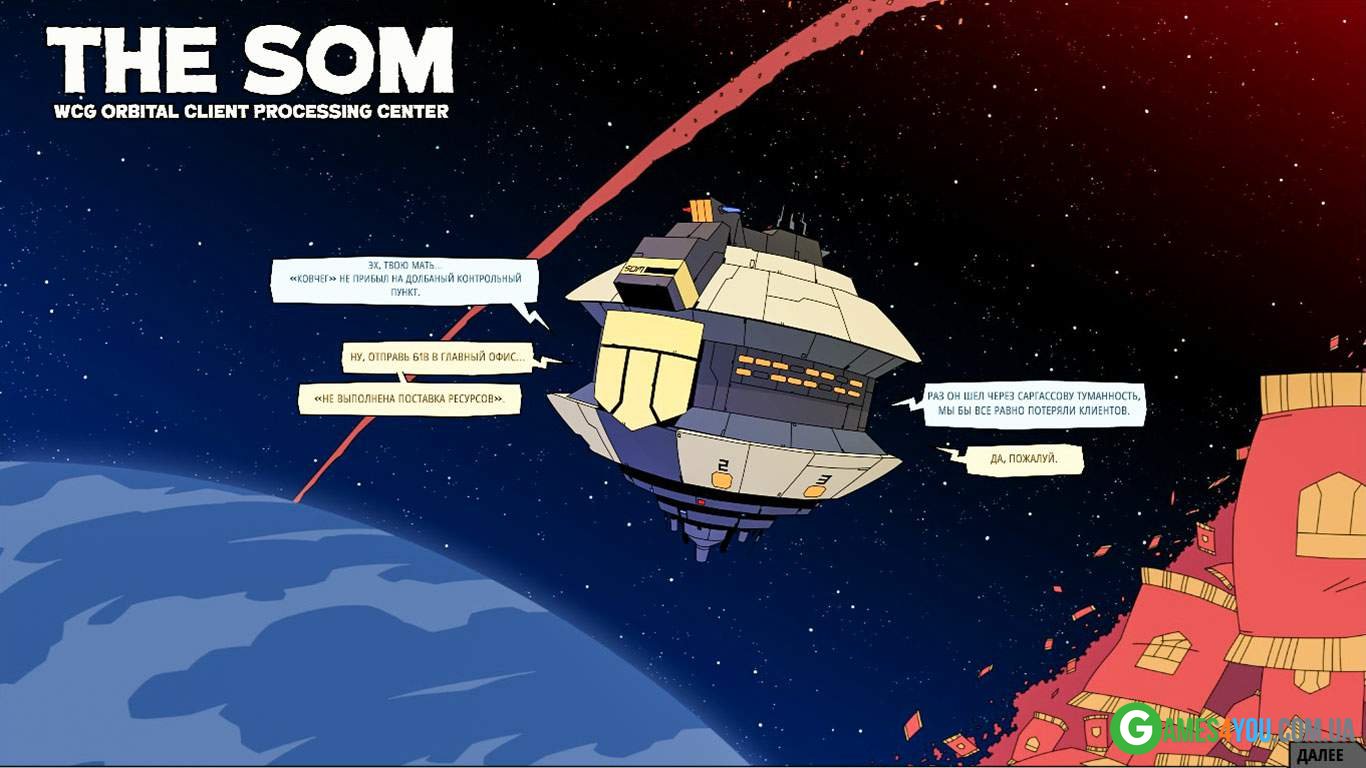The image size is (1366, 768).
Task: Select the SOM label on the station hull
Action: [634, 268]
